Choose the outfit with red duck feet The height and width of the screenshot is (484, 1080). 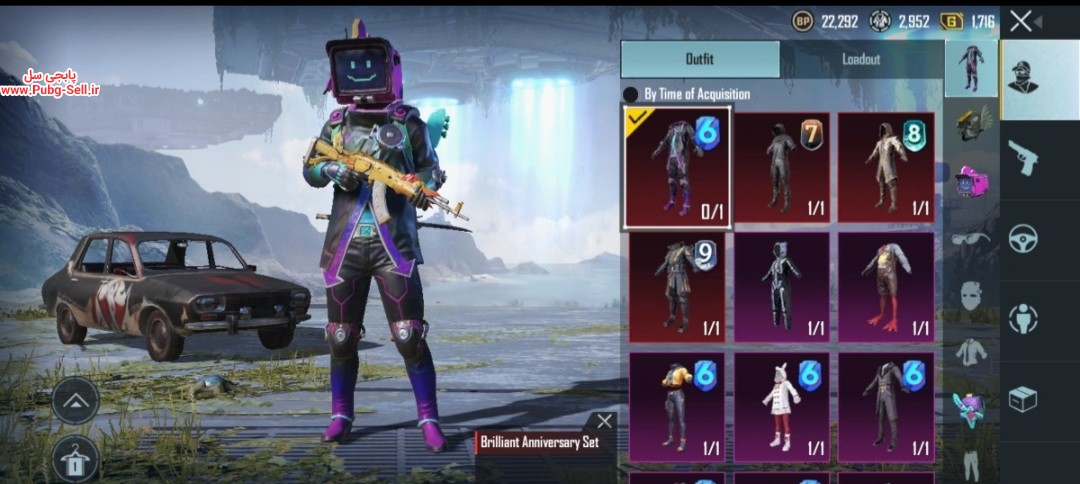[x=886, y=287]
